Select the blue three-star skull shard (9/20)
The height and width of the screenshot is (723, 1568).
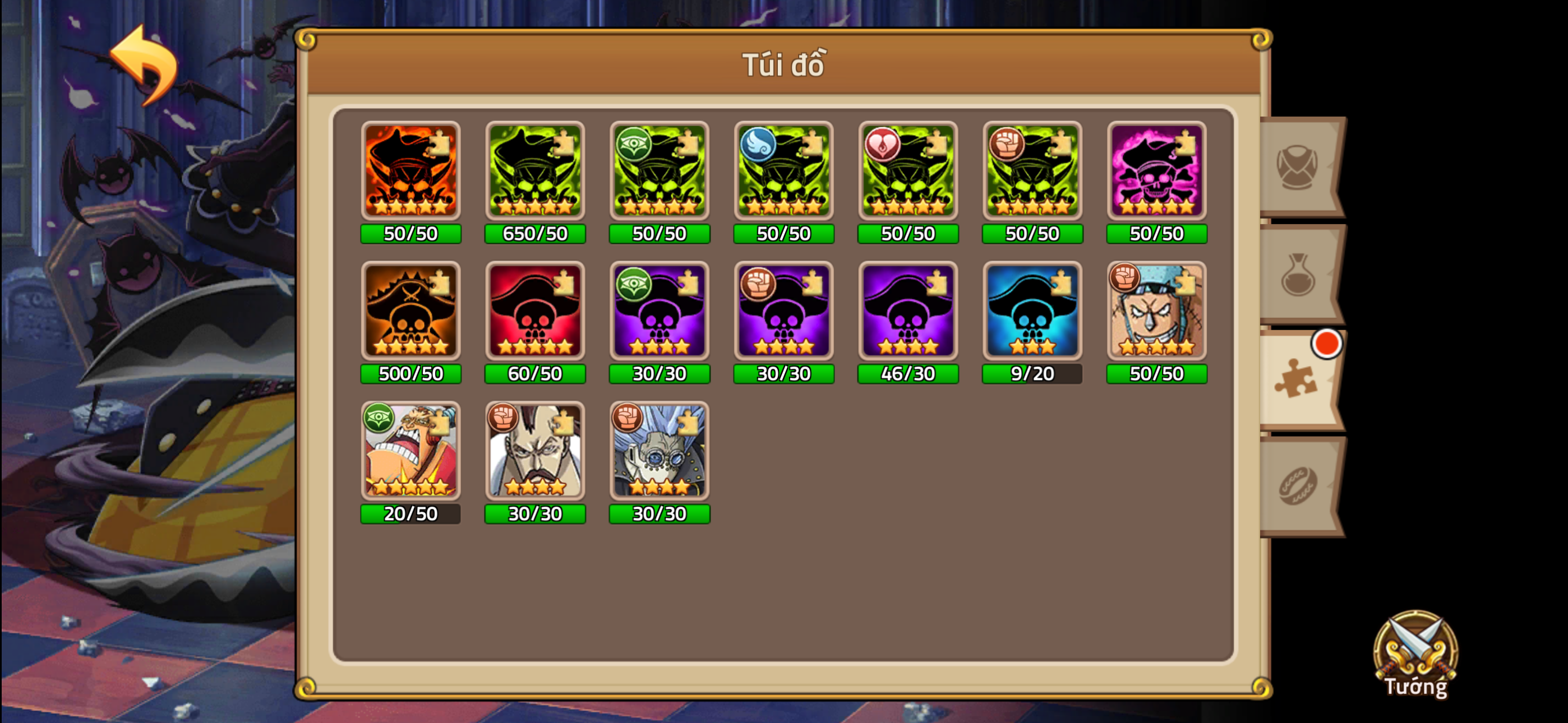click(1032, 312)
